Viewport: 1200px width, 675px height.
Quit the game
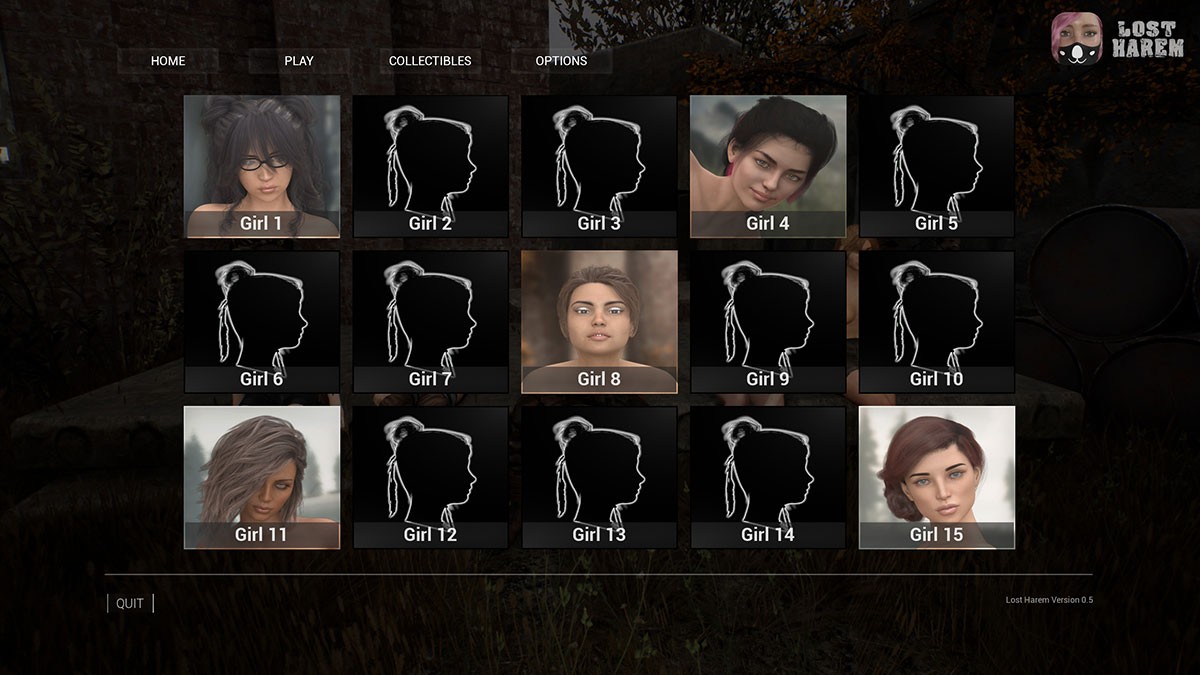(130, 603)
